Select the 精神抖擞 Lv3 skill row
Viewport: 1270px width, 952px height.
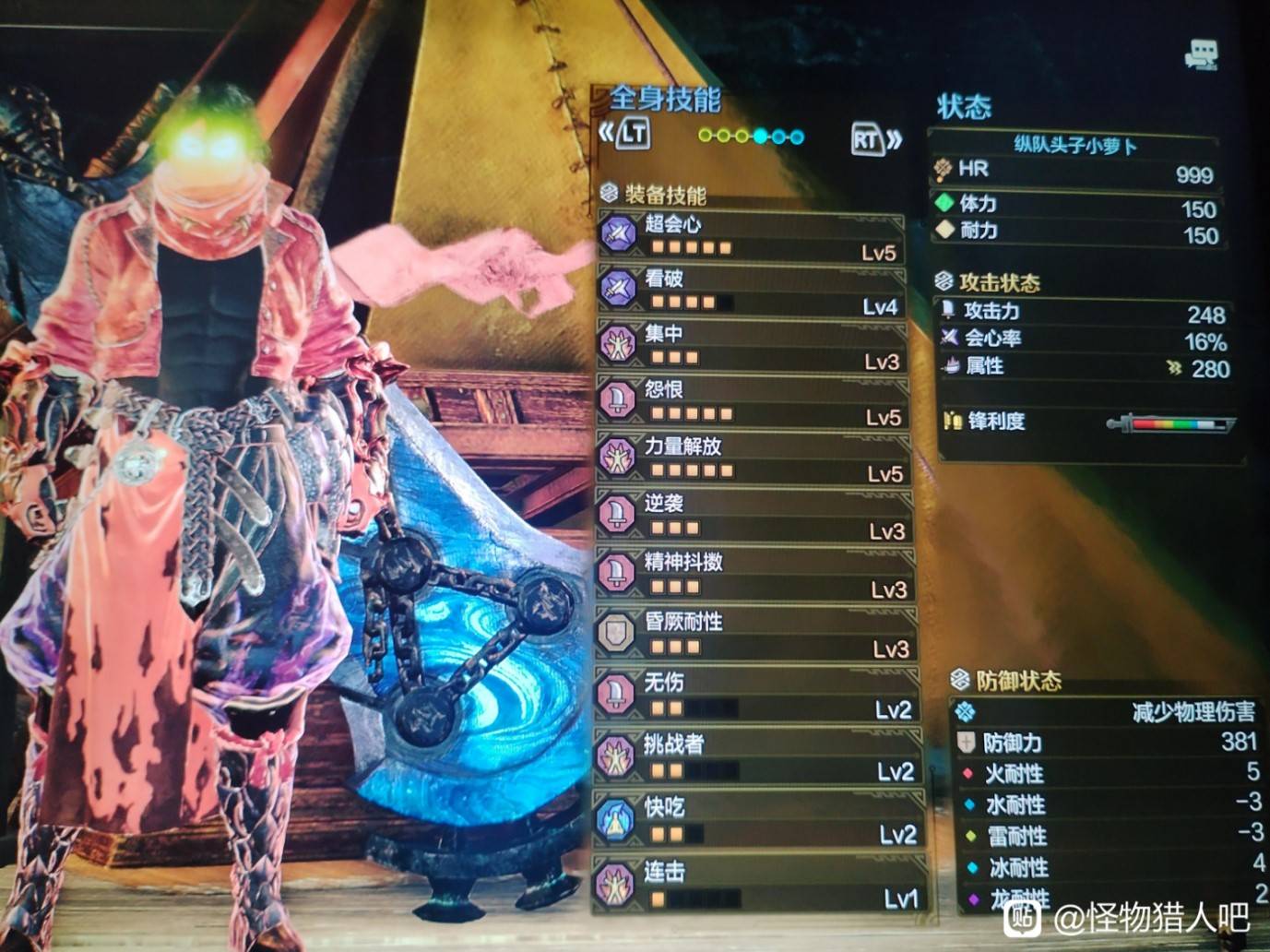click(757, 574)
